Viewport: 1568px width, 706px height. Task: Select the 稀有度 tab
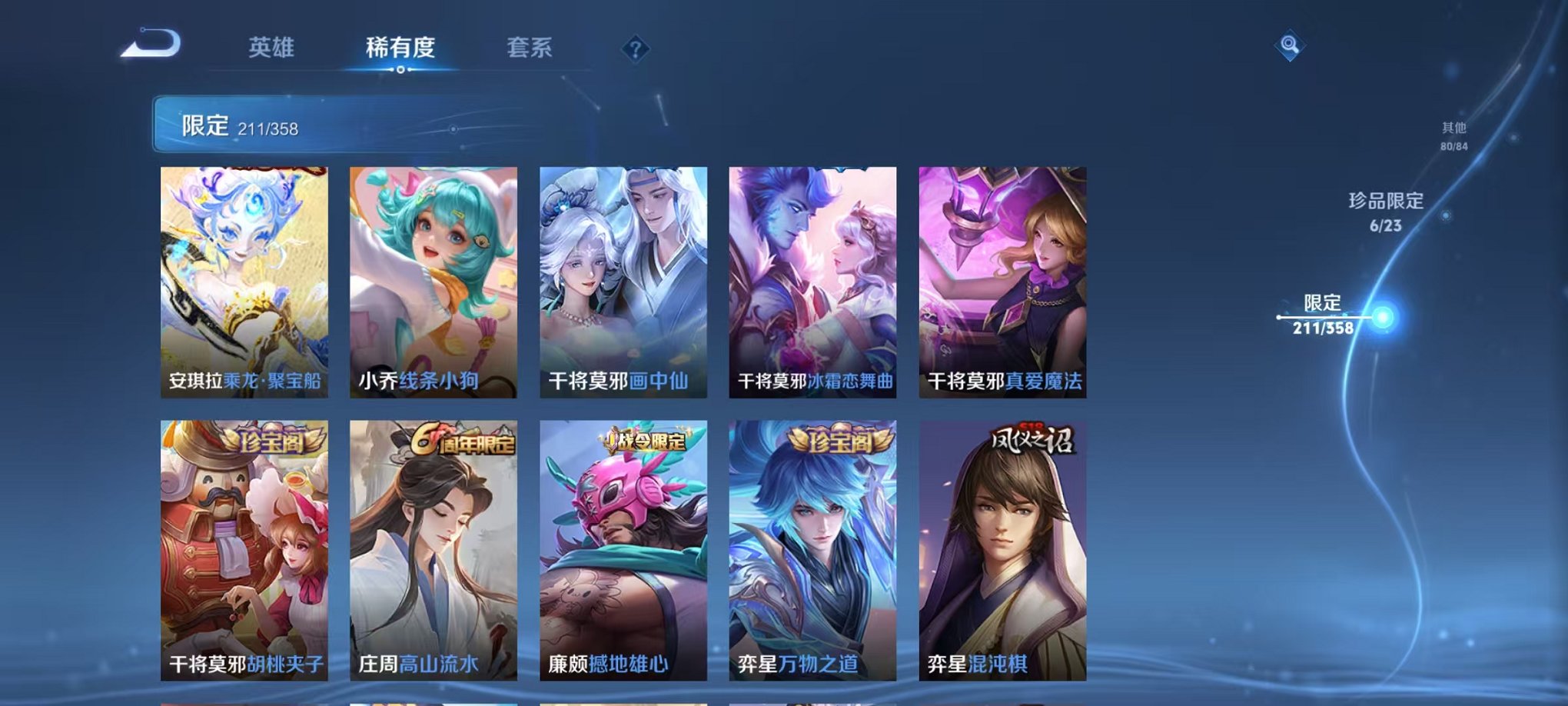tap(399, 48)
